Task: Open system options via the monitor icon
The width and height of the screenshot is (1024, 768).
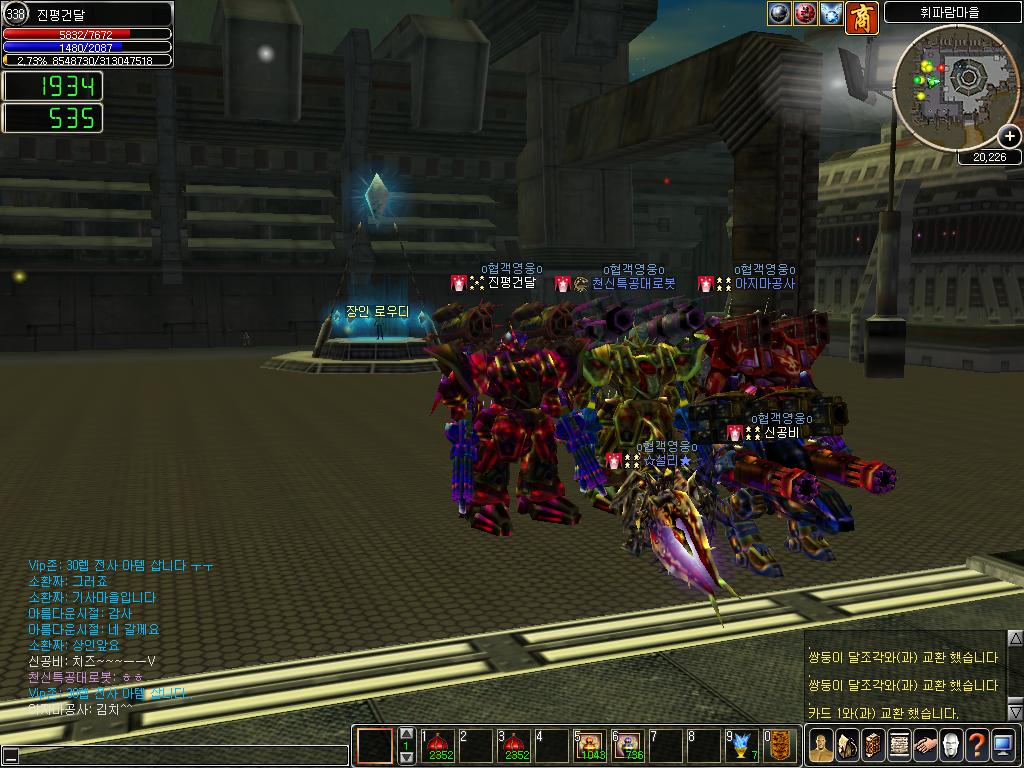Action: pyautogui.click(x=1003, y=746)
